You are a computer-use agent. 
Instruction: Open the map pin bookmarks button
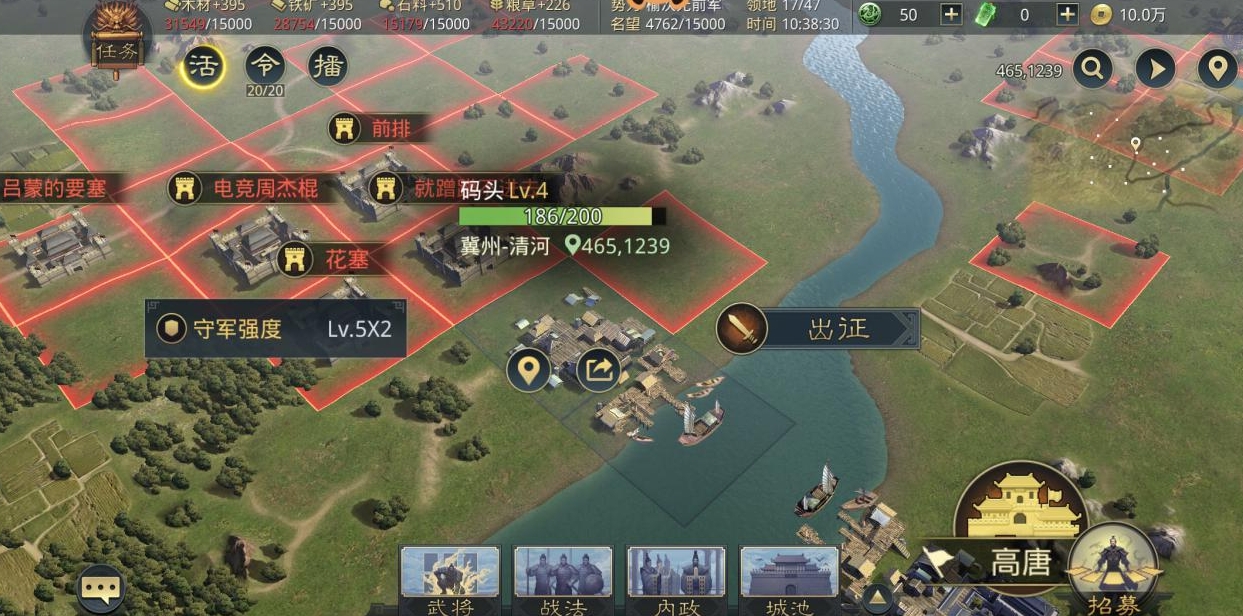pos(1217,69)
